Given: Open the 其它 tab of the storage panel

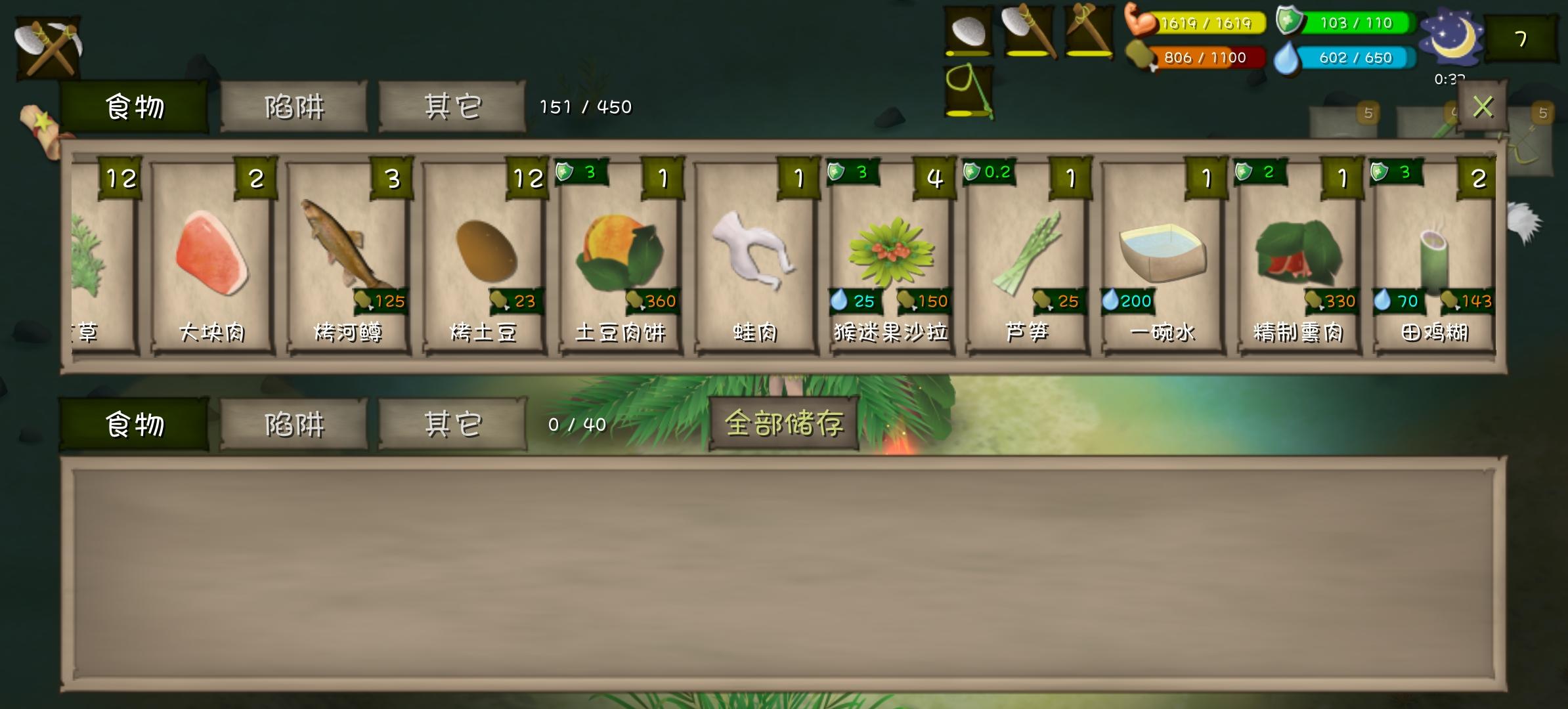Looking at the screenshot, I should point(451,108).
